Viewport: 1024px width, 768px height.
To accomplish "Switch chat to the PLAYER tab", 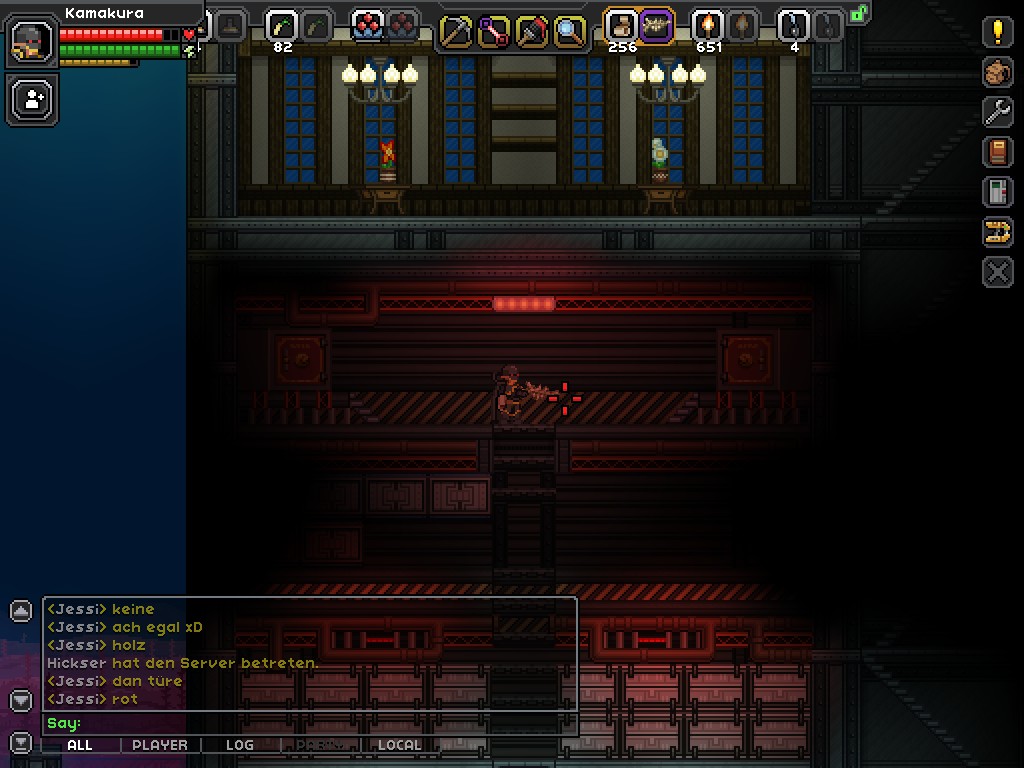I will click(x=160, y=745).
